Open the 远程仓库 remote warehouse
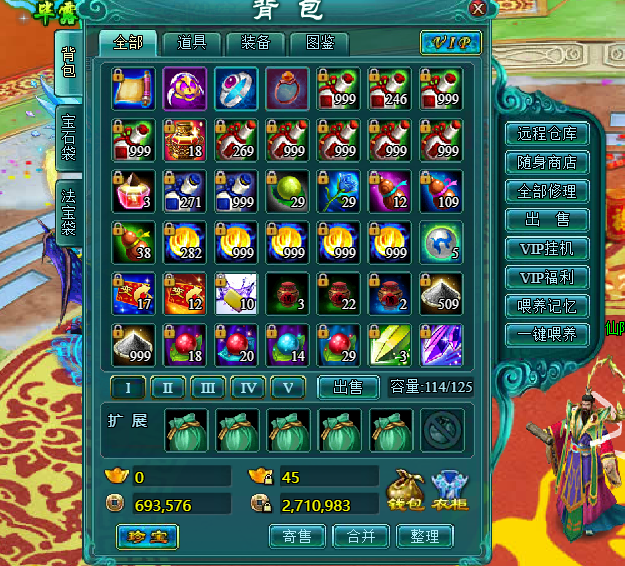Image resolution: width=625 pixels, height=566 pixels. (x=547, y=134)
